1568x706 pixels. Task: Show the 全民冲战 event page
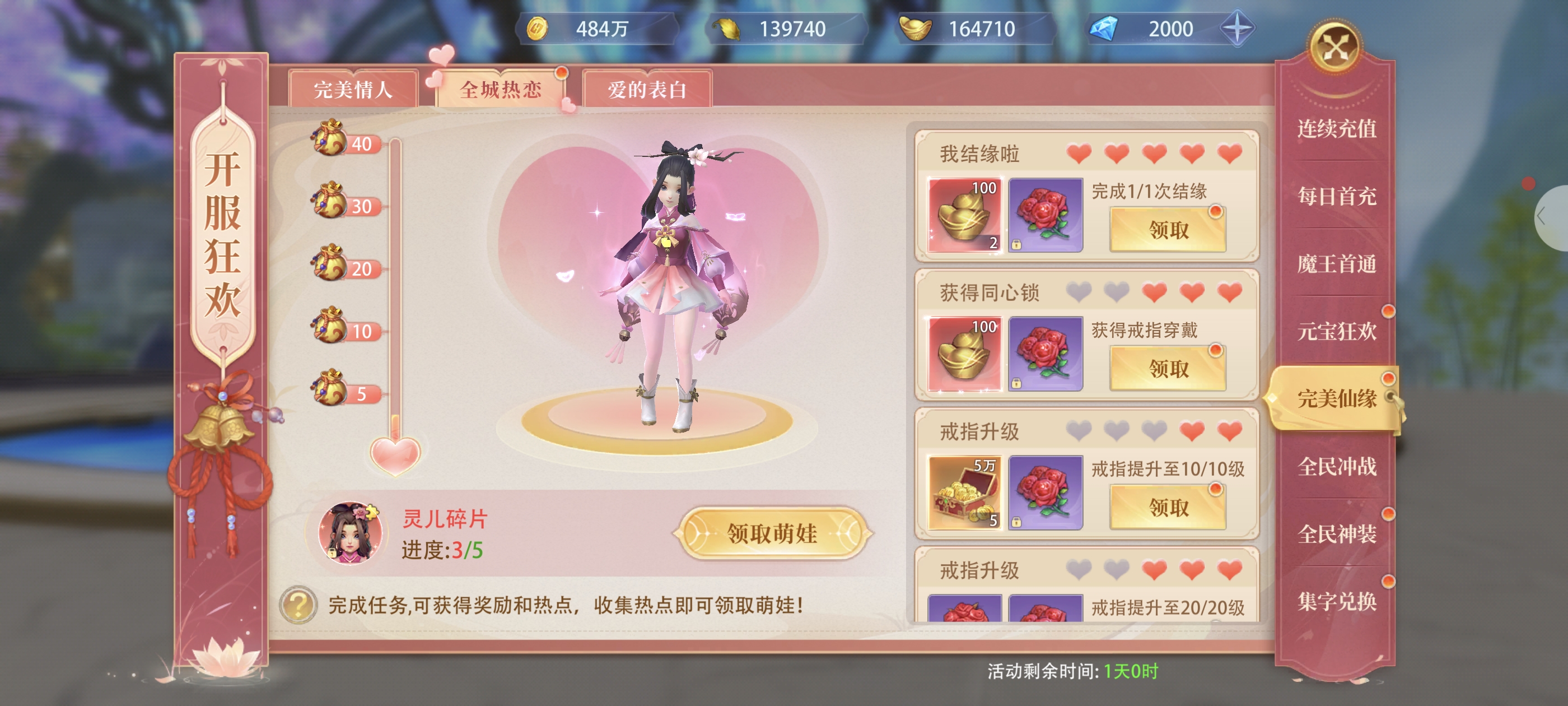tap(1336, 467)
